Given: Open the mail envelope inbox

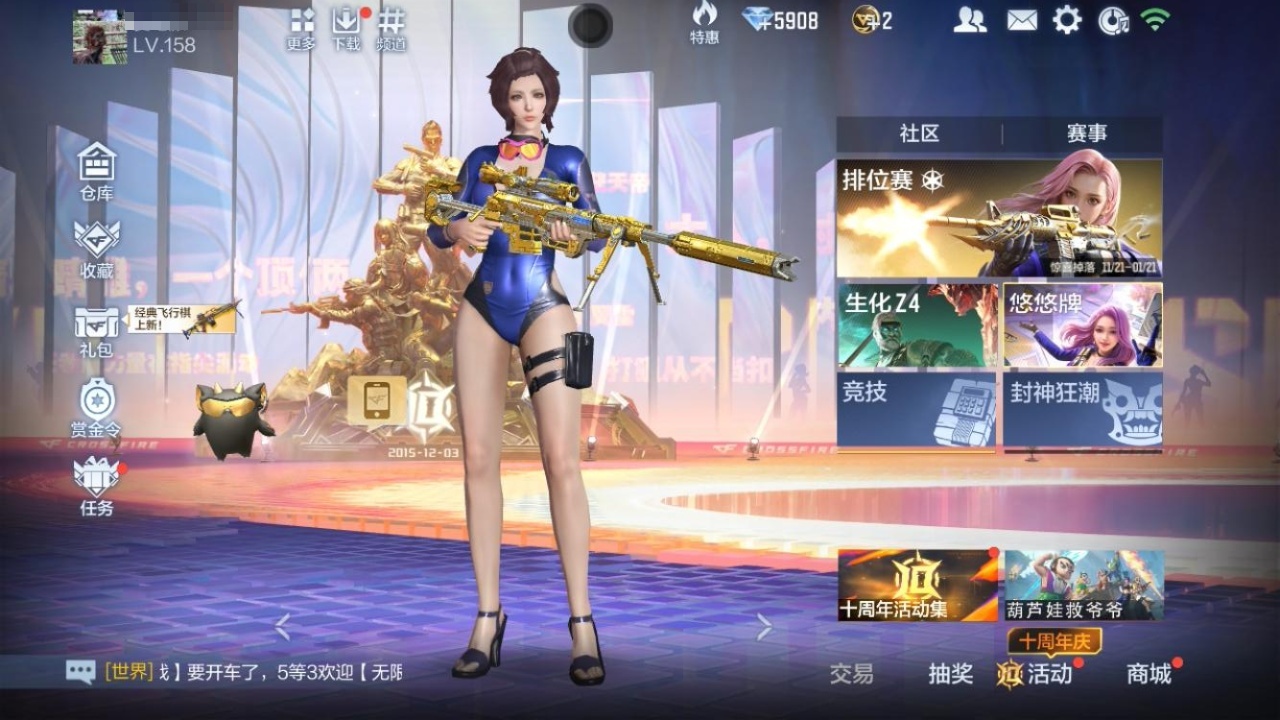Looking at the screenshot, I should pyautogui.click(x=1021, y=20).
